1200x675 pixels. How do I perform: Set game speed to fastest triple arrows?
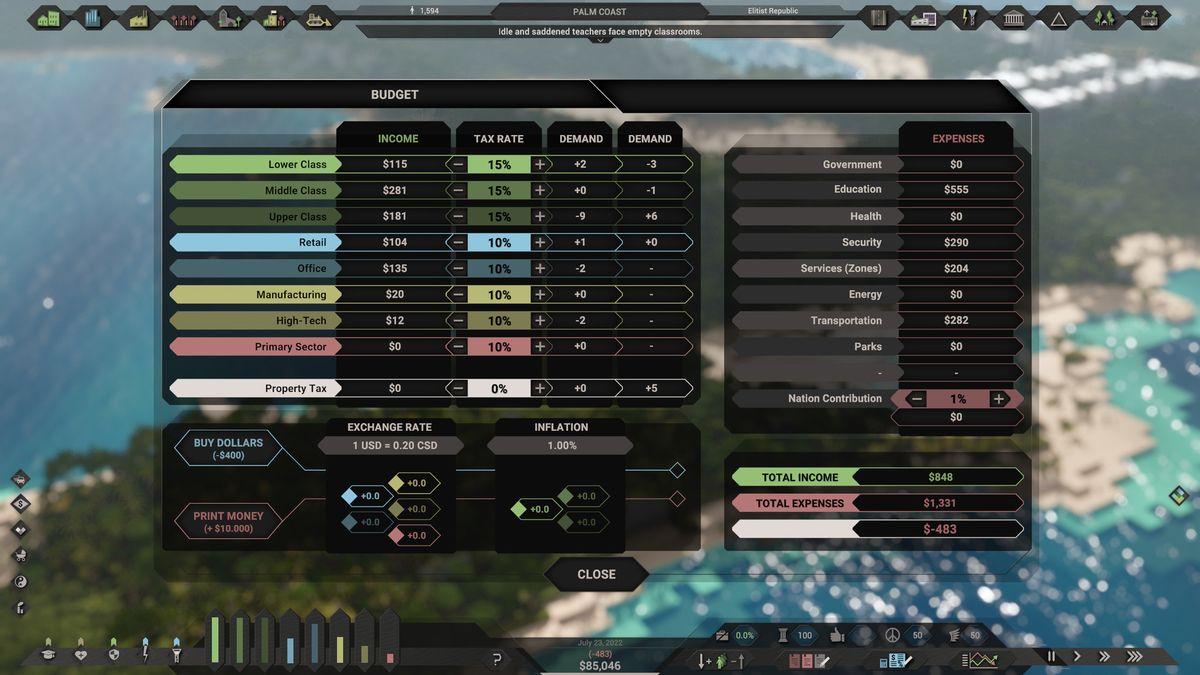[1134, 656]
